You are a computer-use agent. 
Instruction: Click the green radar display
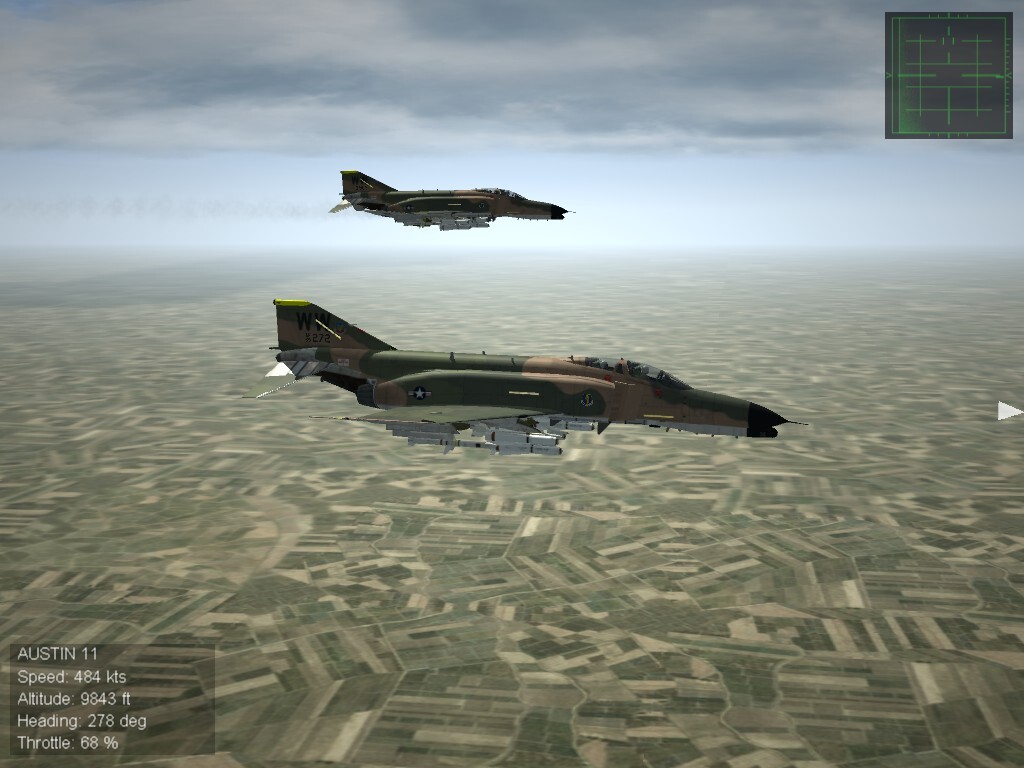[948, 75]
